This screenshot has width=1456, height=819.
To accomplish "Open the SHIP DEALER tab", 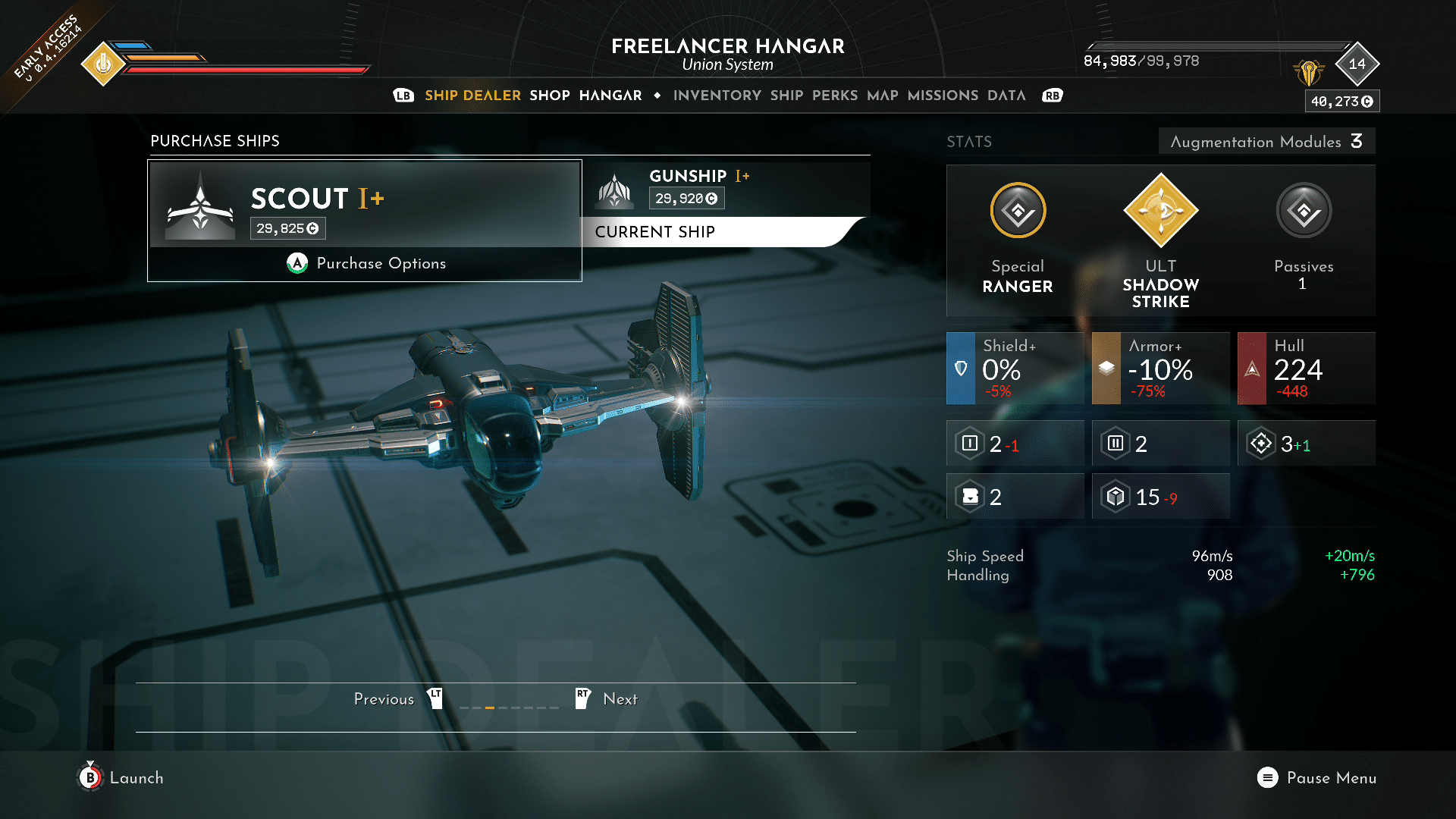I will [x=472, y=96].
